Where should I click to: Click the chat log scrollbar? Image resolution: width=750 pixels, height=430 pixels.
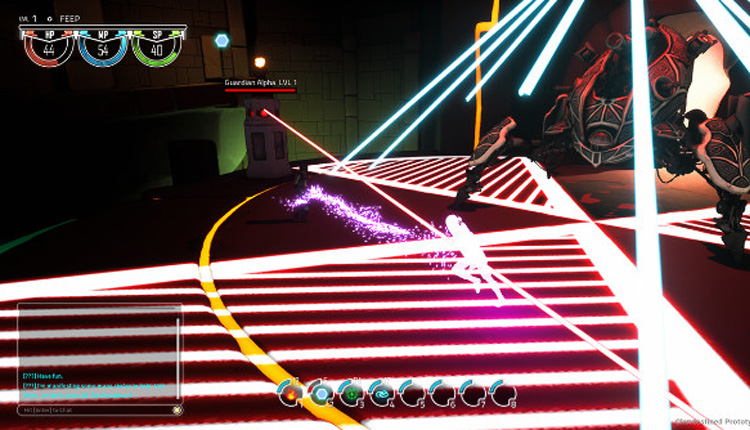point(178,358)
